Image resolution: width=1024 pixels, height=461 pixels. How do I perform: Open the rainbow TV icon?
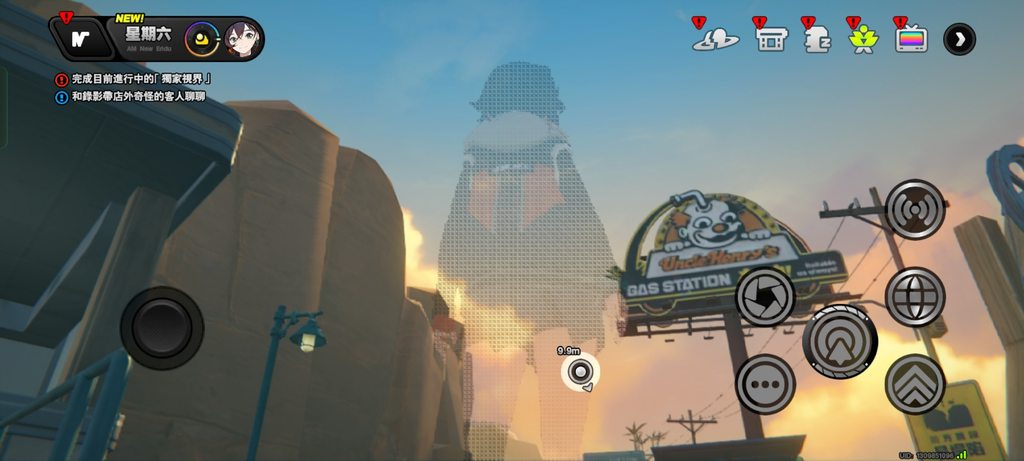tap(910, 38)
